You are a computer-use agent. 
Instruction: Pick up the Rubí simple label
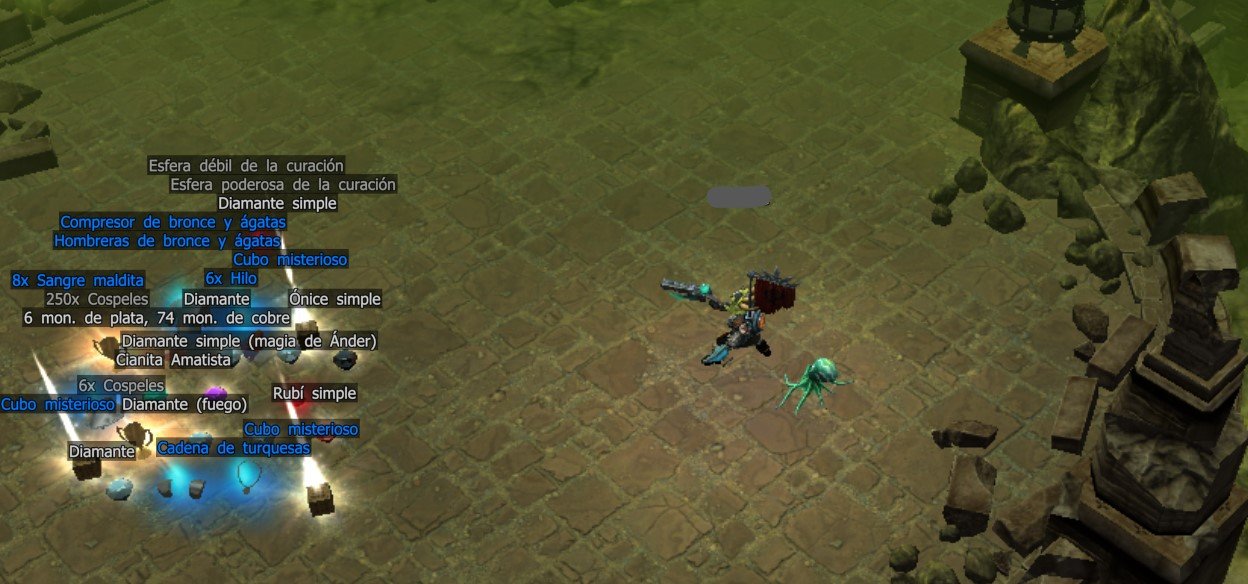314,394
